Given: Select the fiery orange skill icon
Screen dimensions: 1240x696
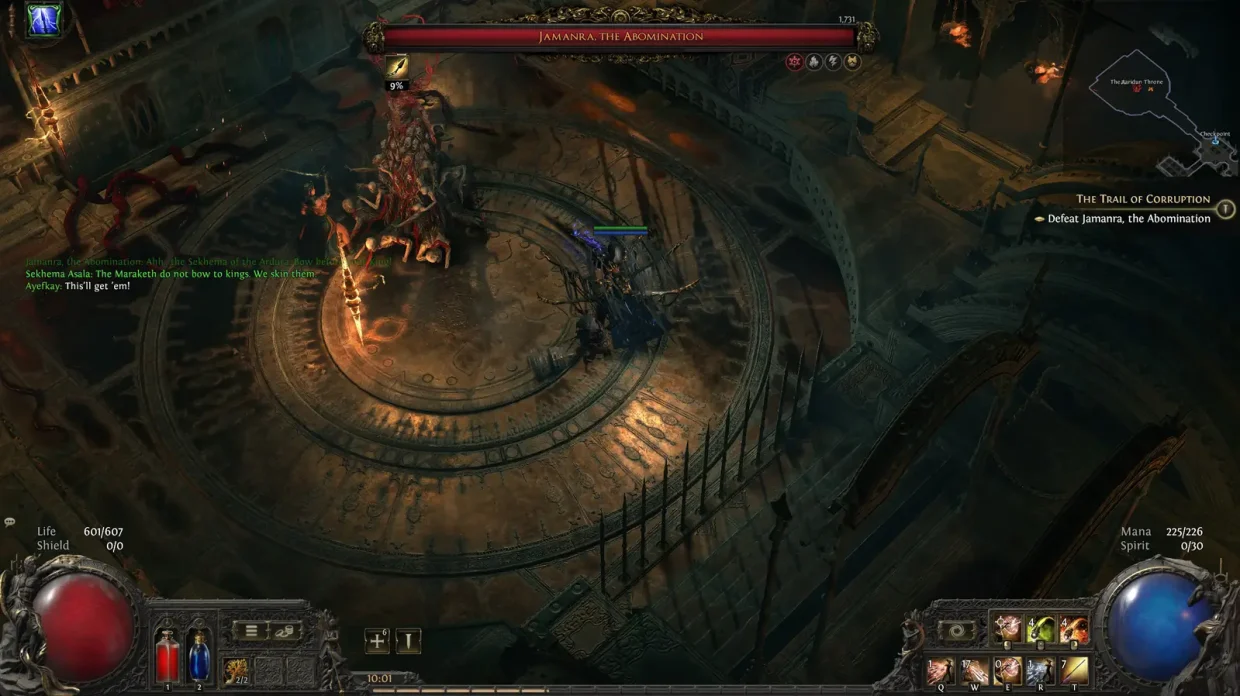Looking at the screenshot, I should (1073, 630).
